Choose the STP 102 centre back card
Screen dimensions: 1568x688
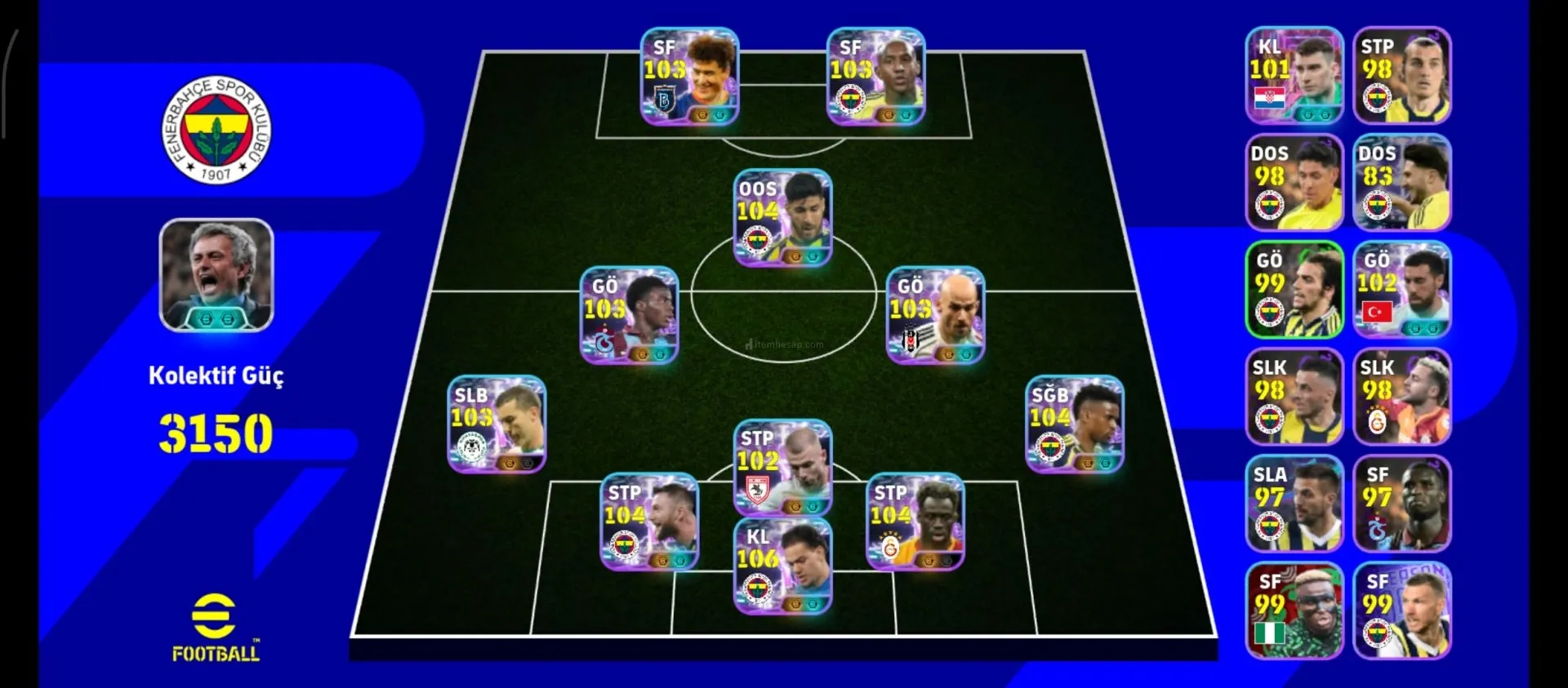[782, 468]
